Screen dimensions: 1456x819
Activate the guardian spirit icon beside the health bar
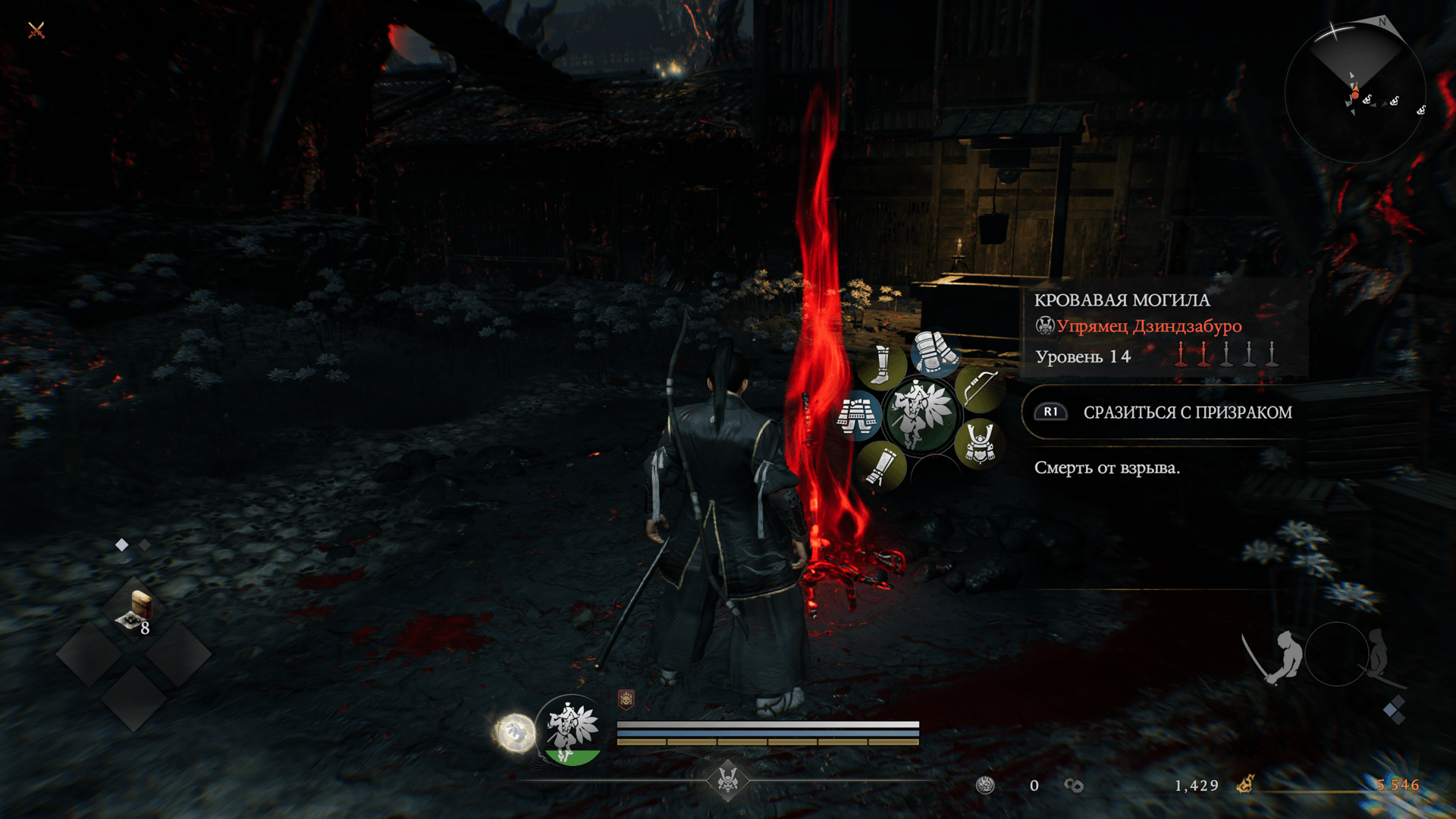click(x=572, y=730)
